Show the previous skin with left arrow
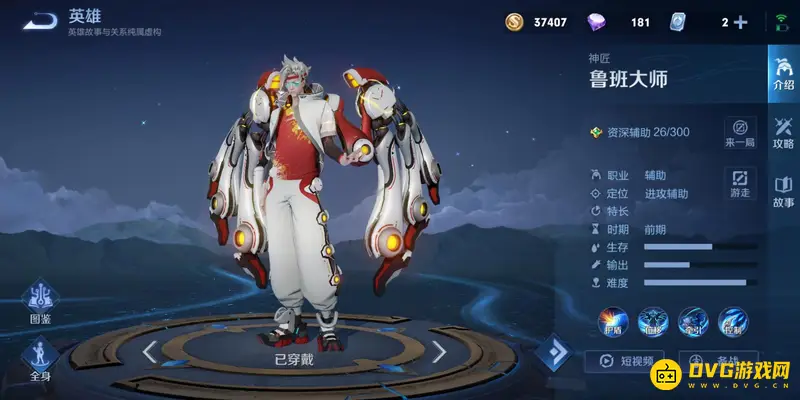This screenshot has height=400, width=800. click(x=149, y=351)
